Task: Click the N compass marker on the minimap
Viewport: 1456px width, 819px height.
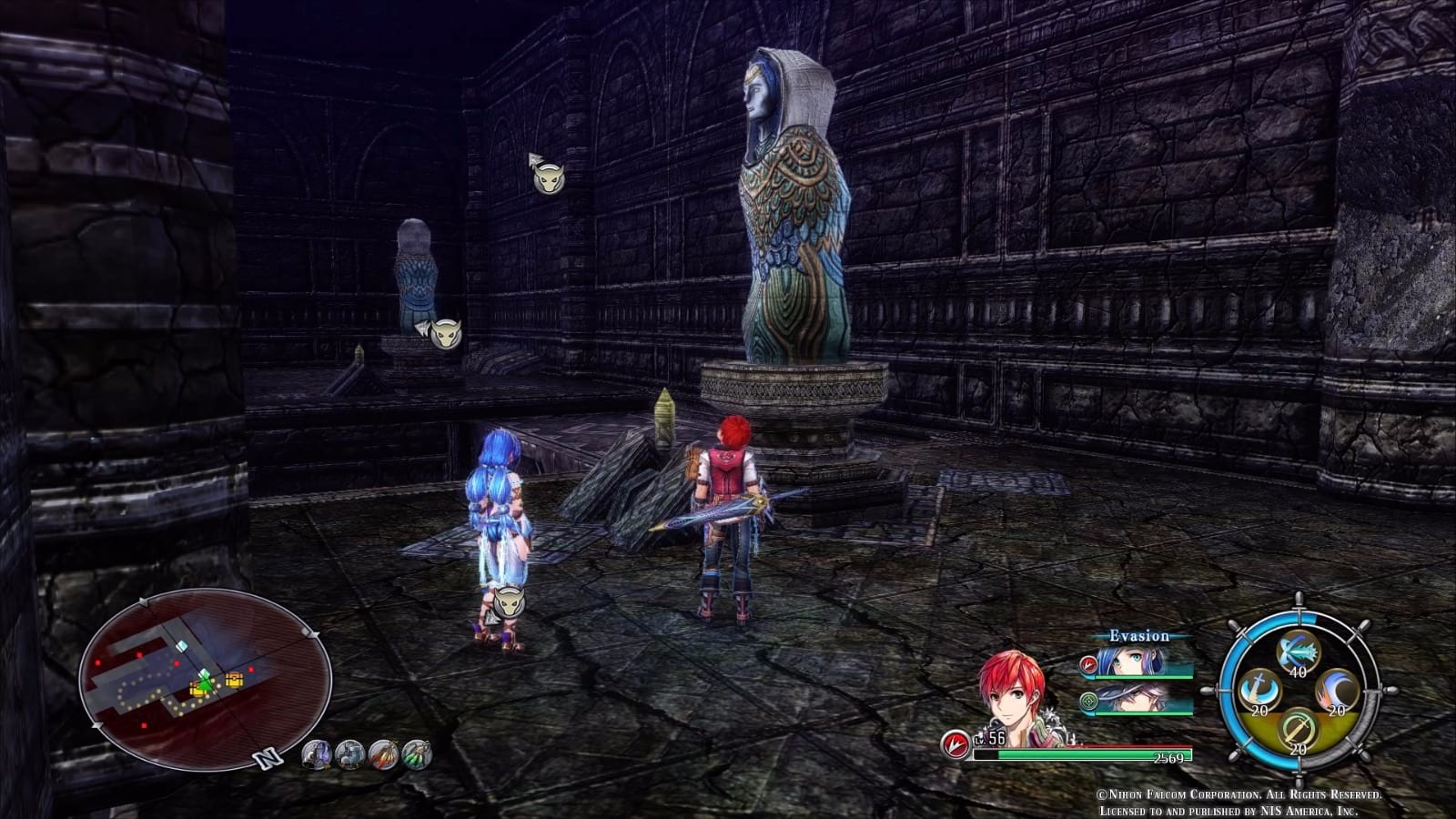Action: [266, 759]
